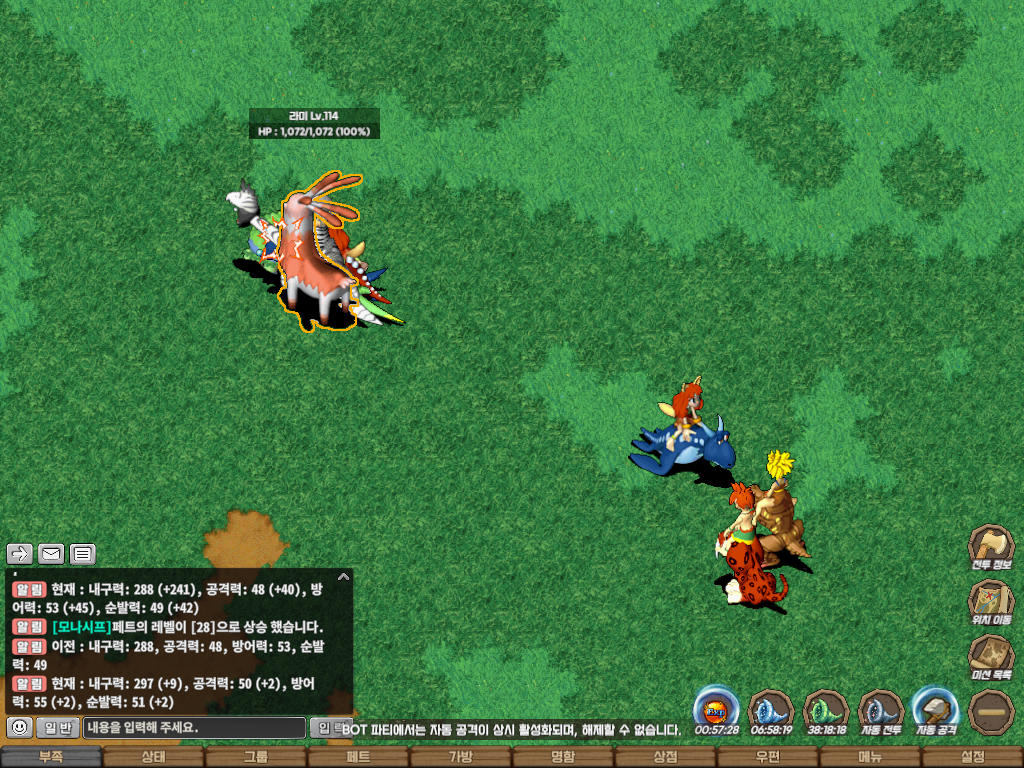Click the chat message input field

pyautogui.click(x=194, y=728)
